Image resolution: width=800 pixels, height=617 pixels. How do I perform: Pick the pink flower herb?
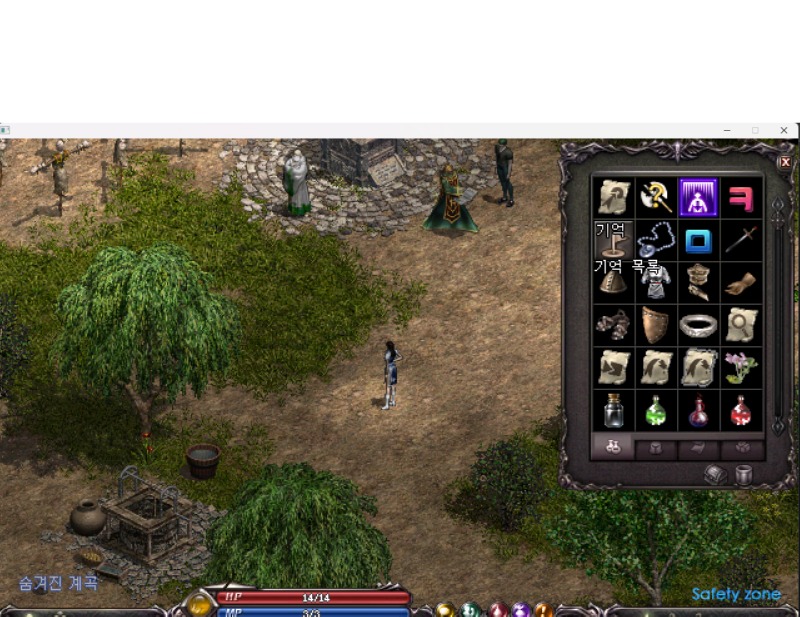tap(741, 367)
